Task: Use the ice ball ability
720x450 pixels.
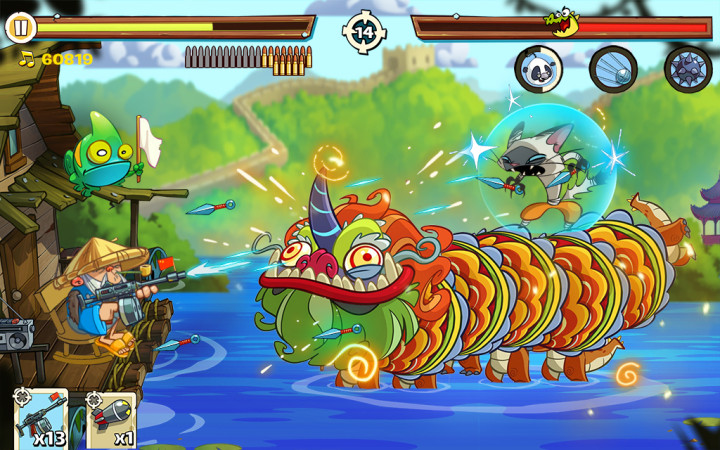Action: coord(613,69)
